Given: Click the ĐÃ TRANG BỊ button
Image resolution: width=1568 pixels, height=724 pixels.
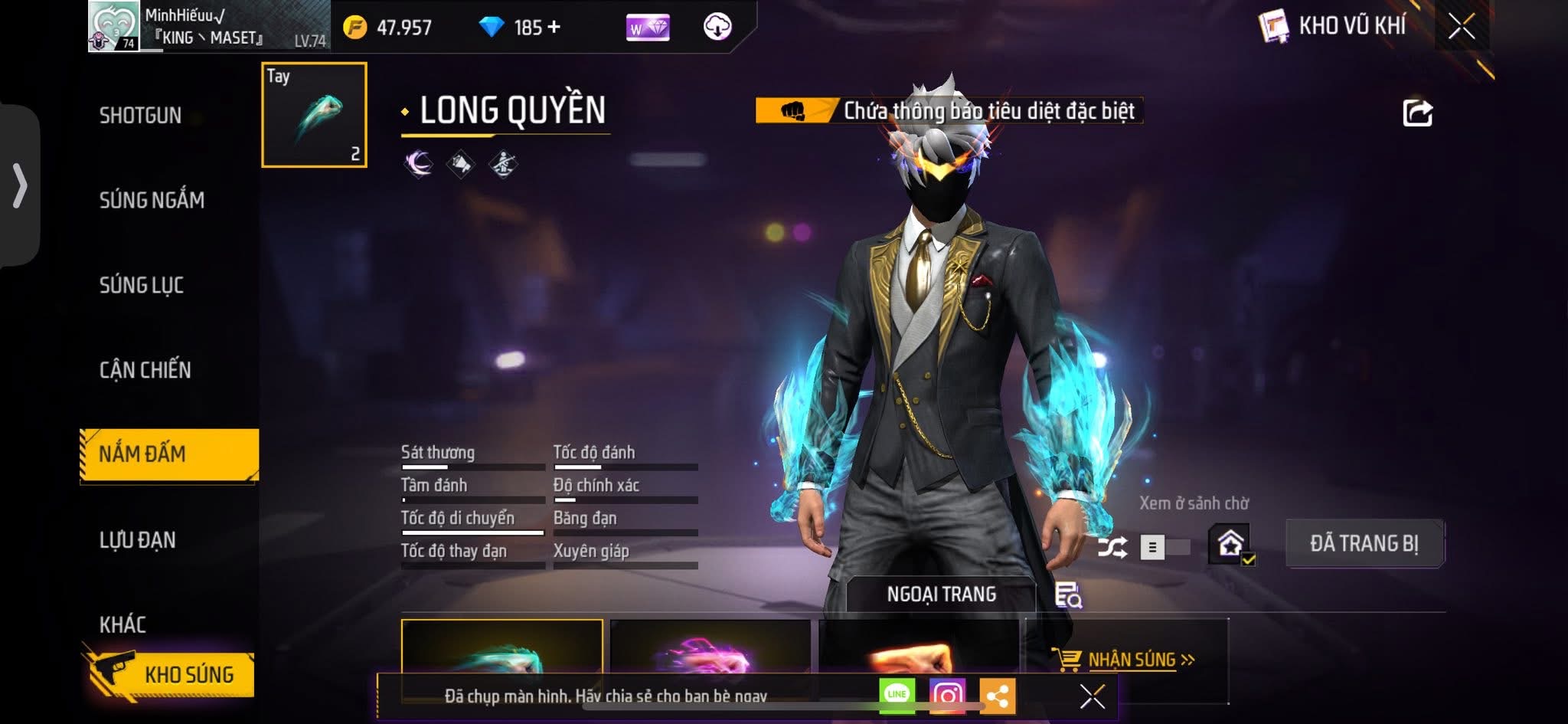Looking at the screenshot, I should [x=1364, y=543].
